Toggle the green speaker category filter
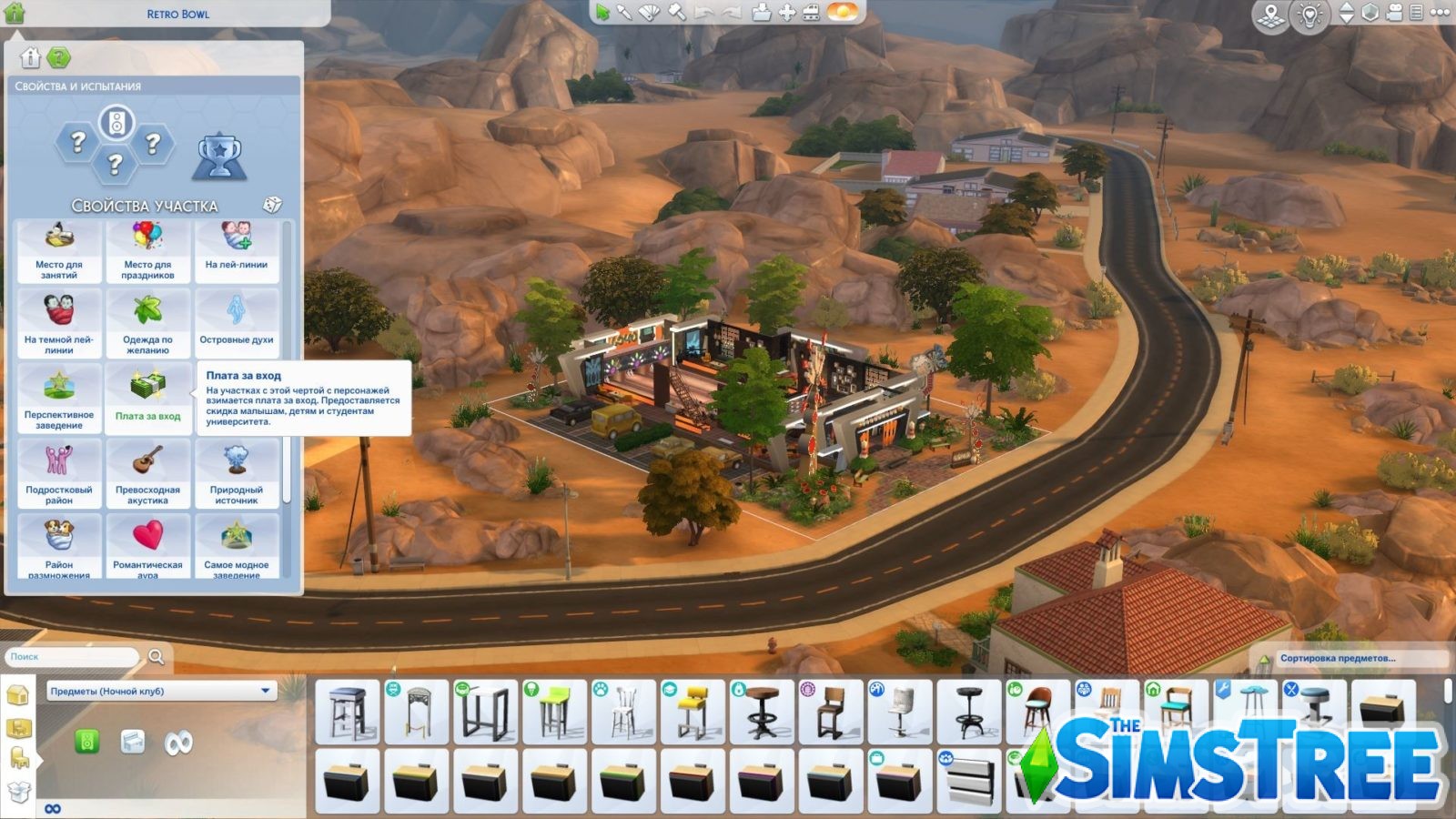This screenshot has height=819, width=1456. coord(87,741)
